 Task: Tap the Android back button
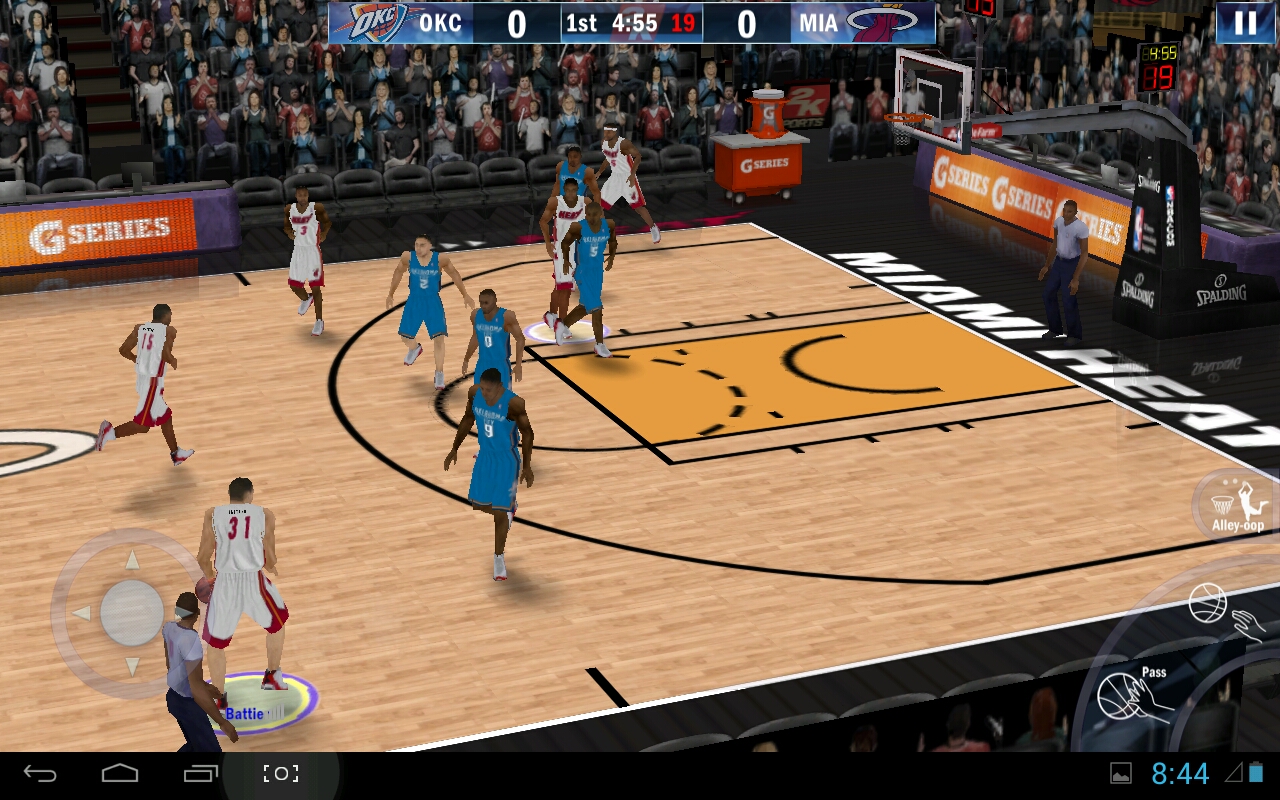click(x=41, y=773)
